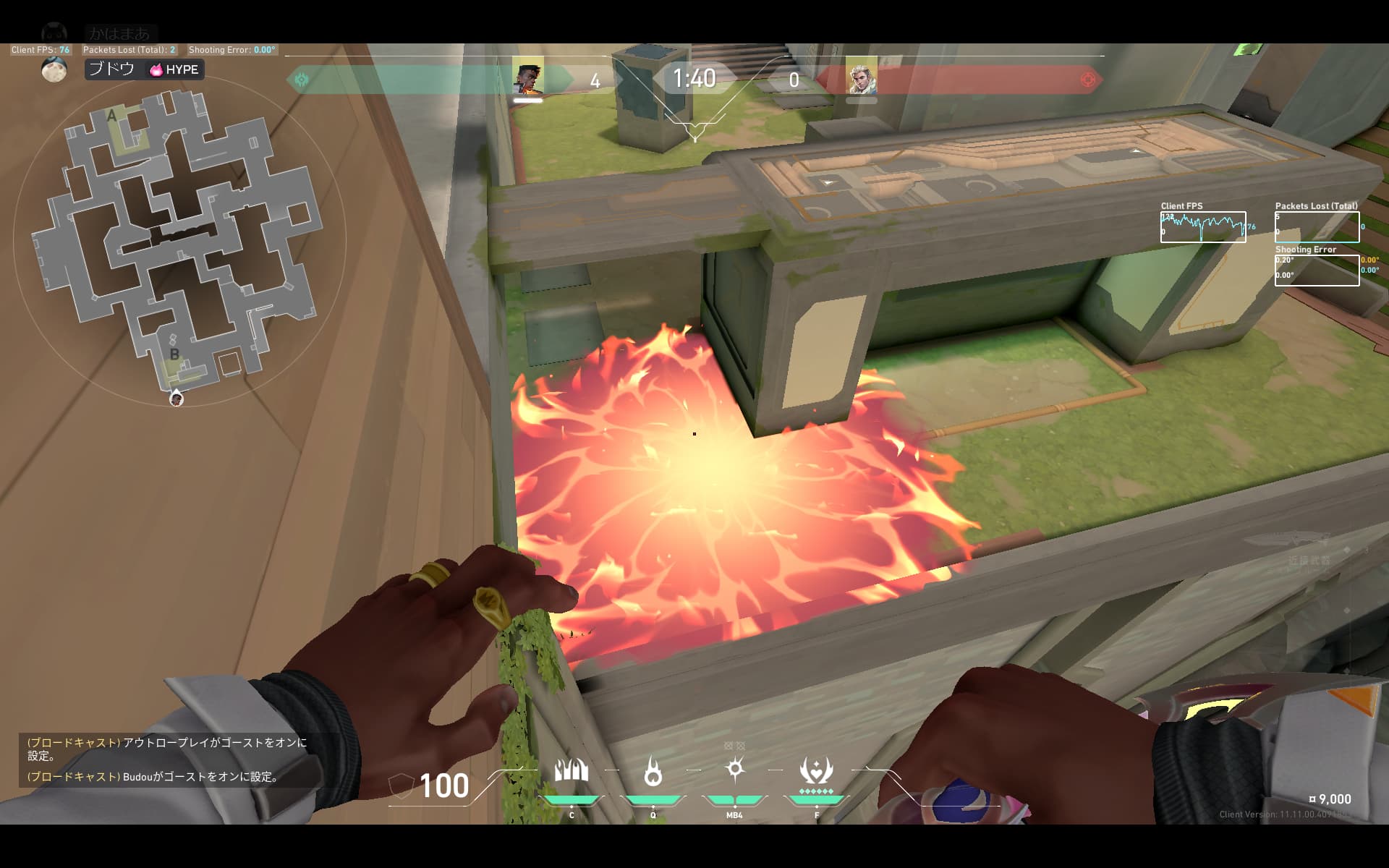Click the A site marker on minimap
The image size is (1389, 868).
coord(111,116)
